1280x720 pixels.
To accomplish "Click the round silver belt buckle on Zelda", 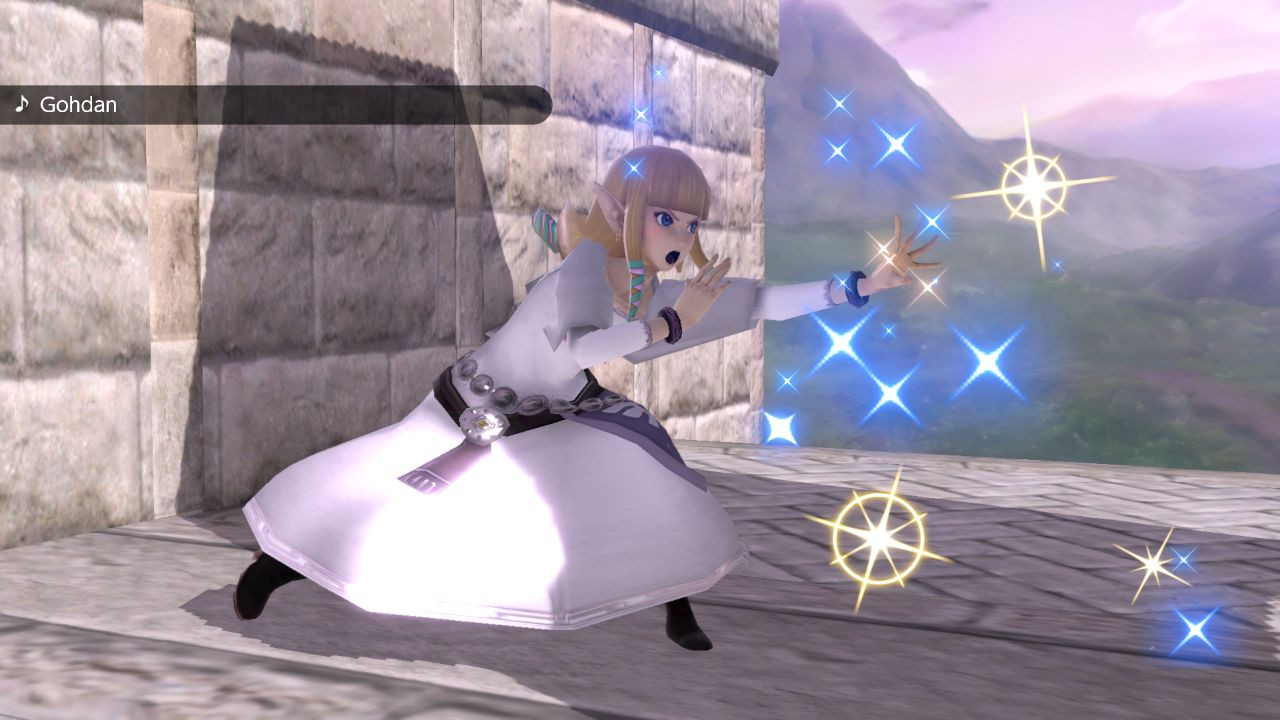I will coord(482,424).
